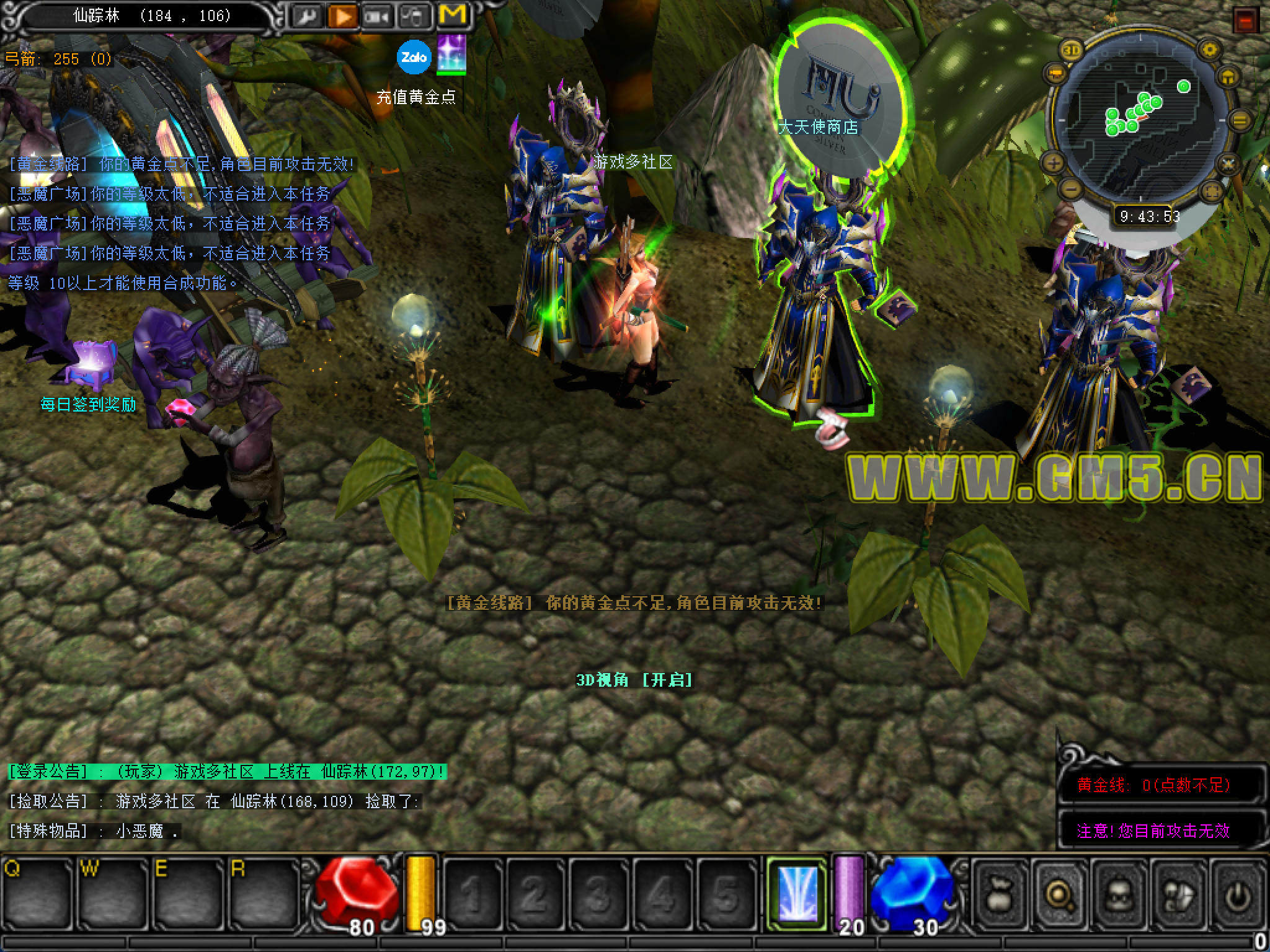Open the Zalo icon
The width and height of the screenshot is (1270, 952).
(x=414, y=57)
